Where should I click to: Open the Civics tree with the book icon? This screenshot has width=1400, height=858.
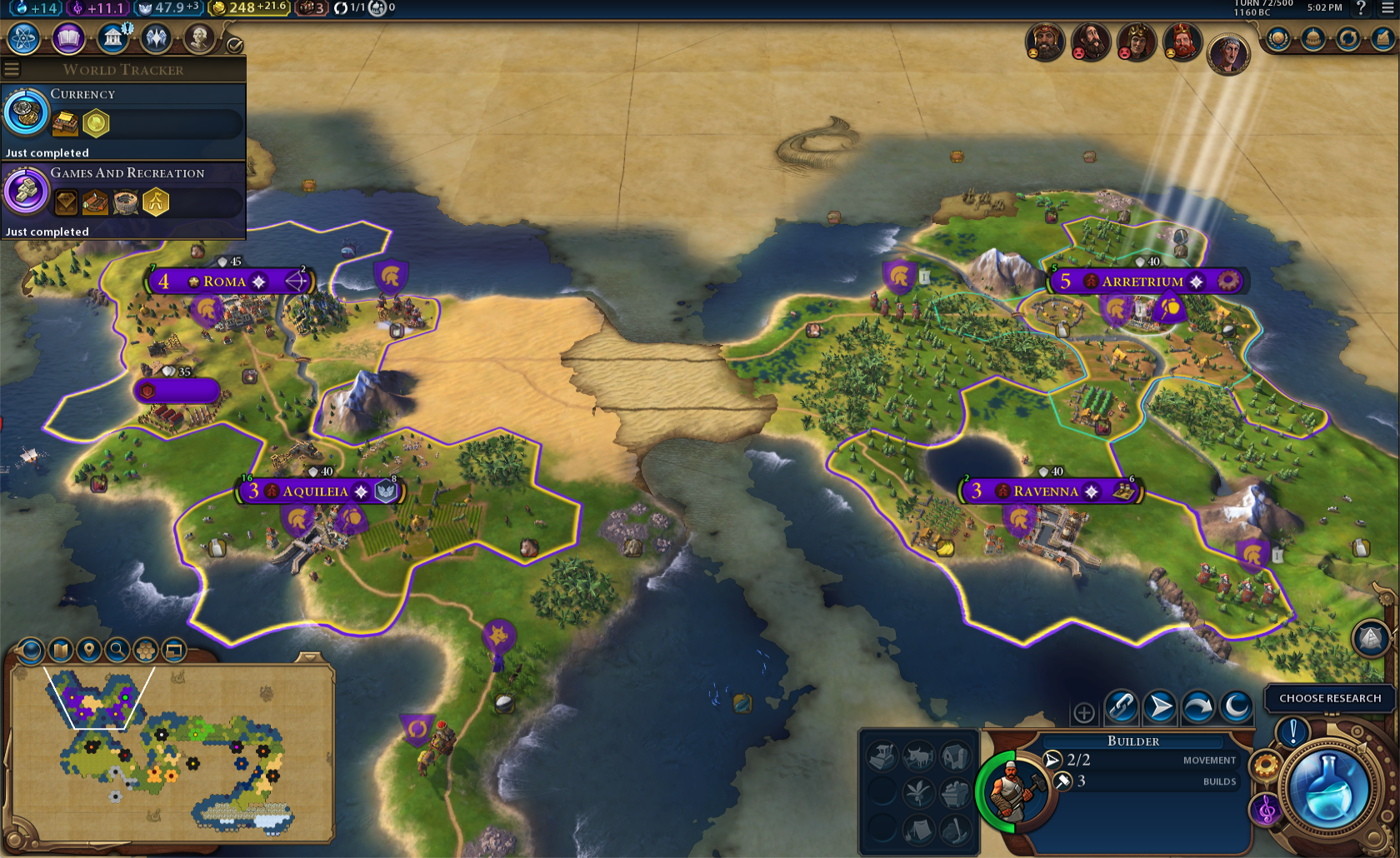click(x=68, y=38)
